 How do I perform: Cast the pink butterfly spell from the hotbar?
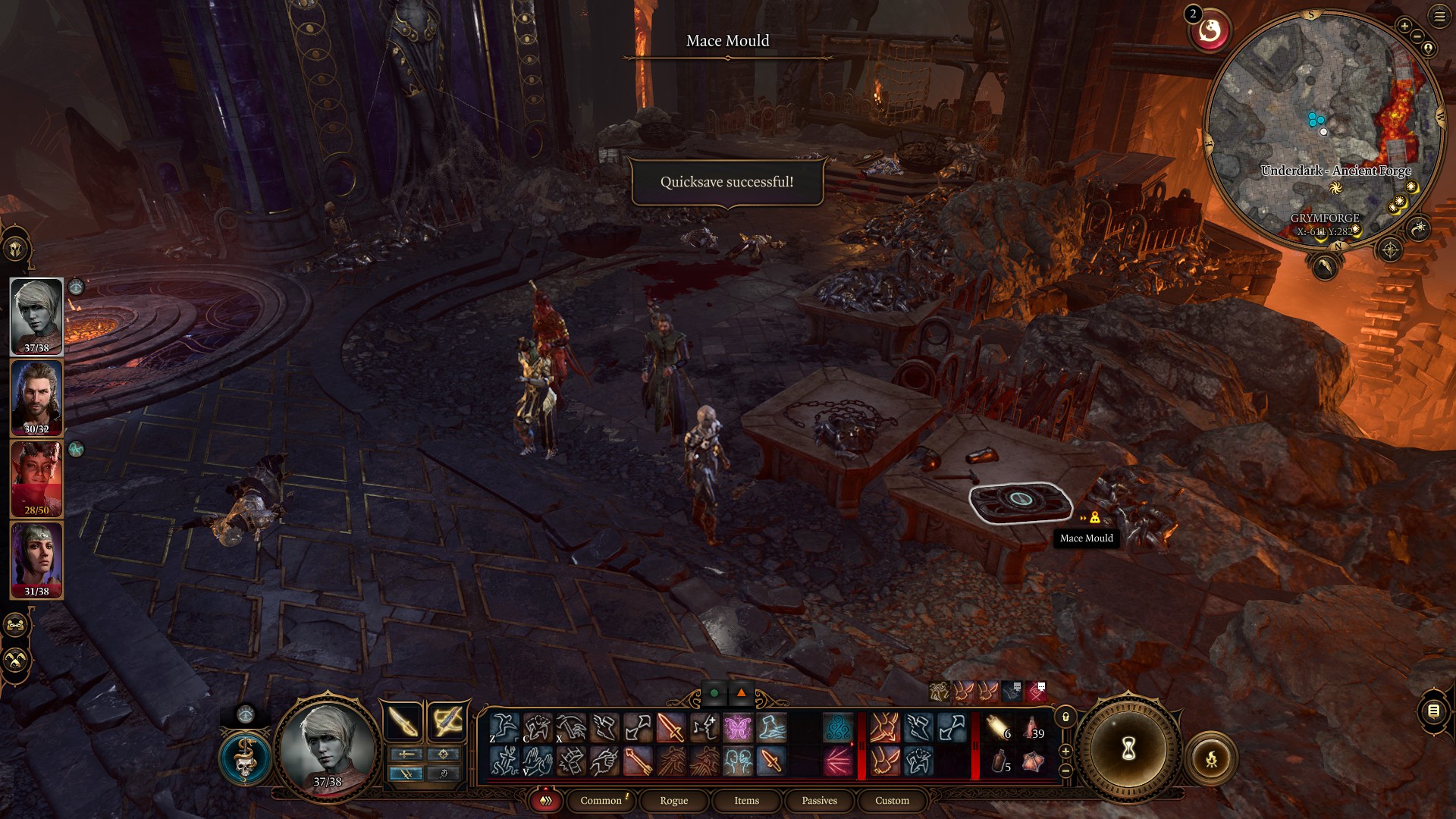click(x=736, y=726)
